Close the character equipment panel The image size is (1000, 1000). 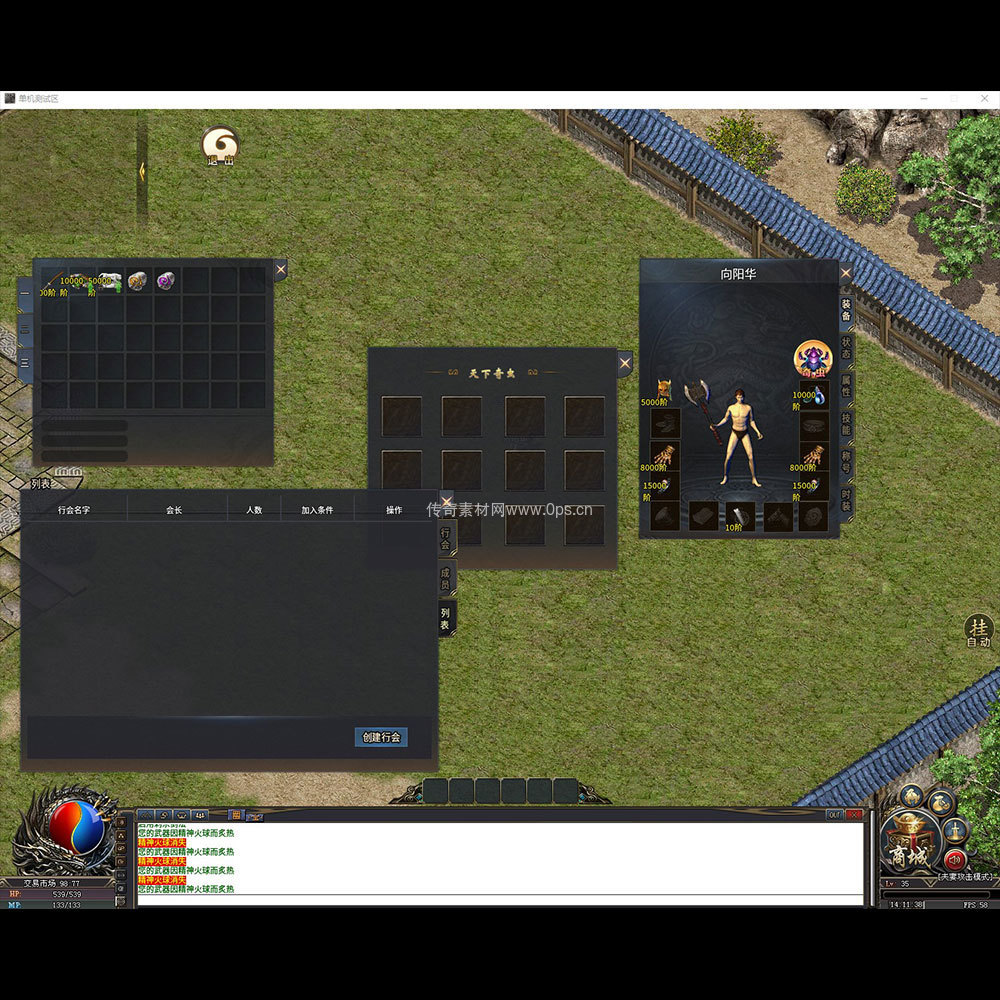click(846, 272)
